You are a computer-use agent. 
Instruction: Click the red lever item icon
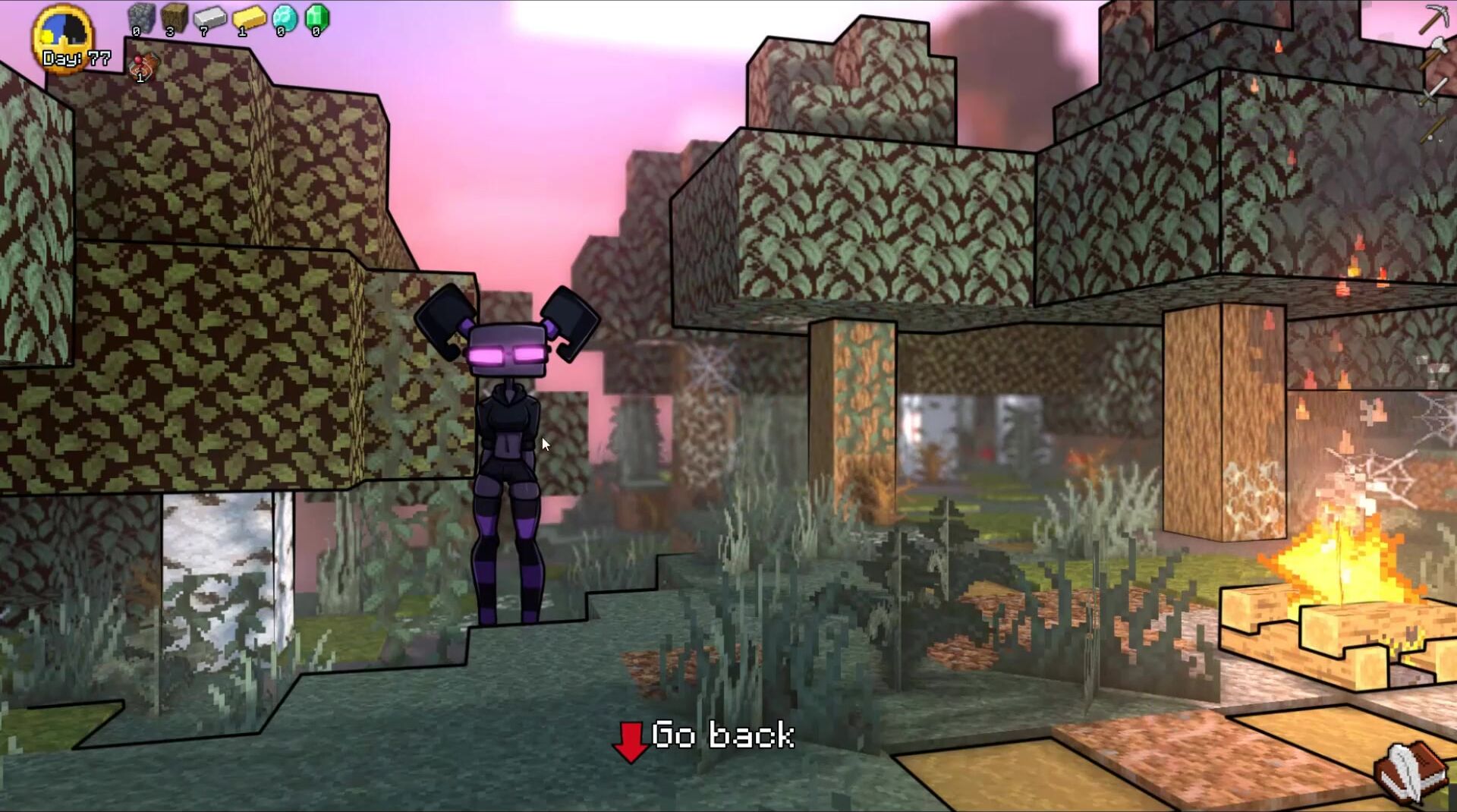click(x=143, y=67)
